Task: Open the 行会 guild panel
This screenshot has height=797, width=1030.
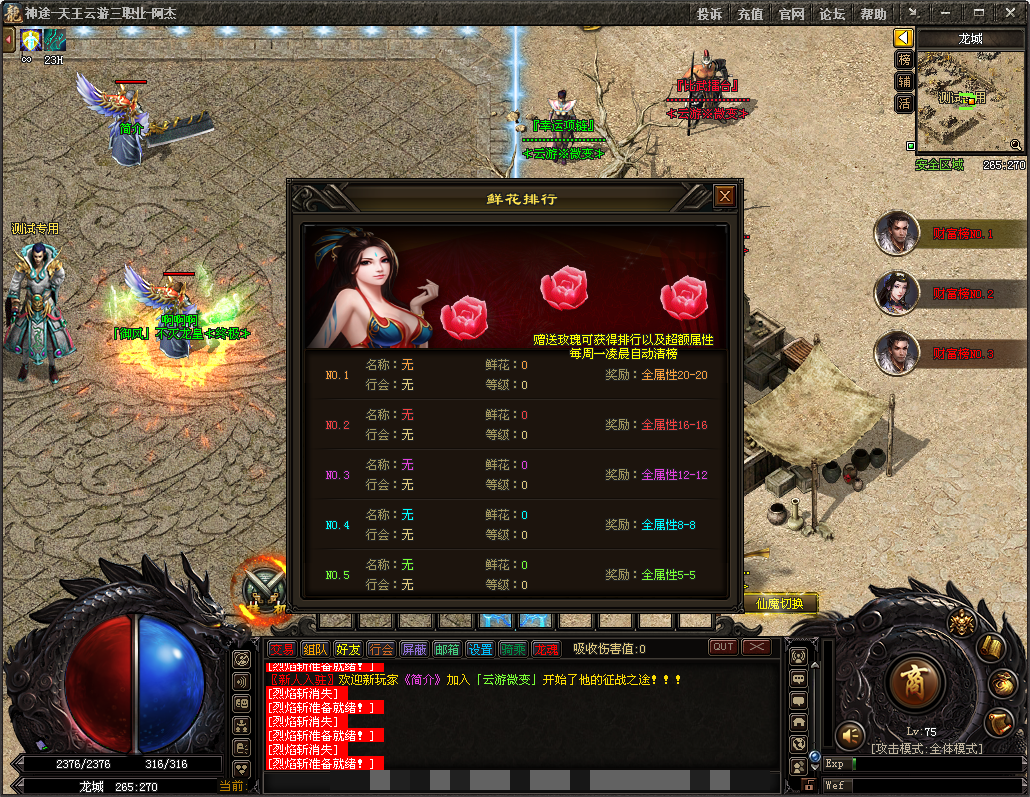Action: 381,649
